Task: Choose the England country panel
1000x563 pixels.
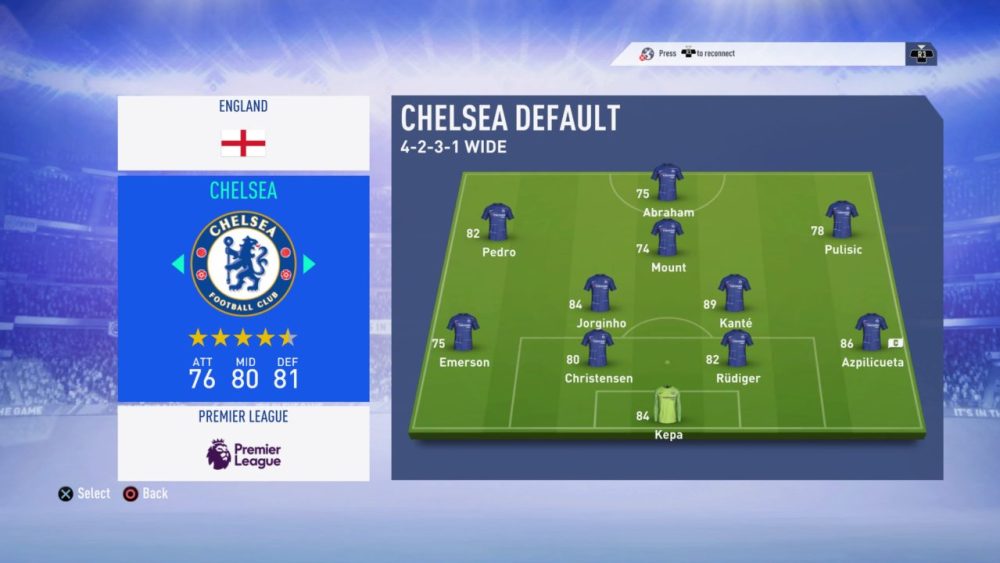Action: tap(243, 133)
